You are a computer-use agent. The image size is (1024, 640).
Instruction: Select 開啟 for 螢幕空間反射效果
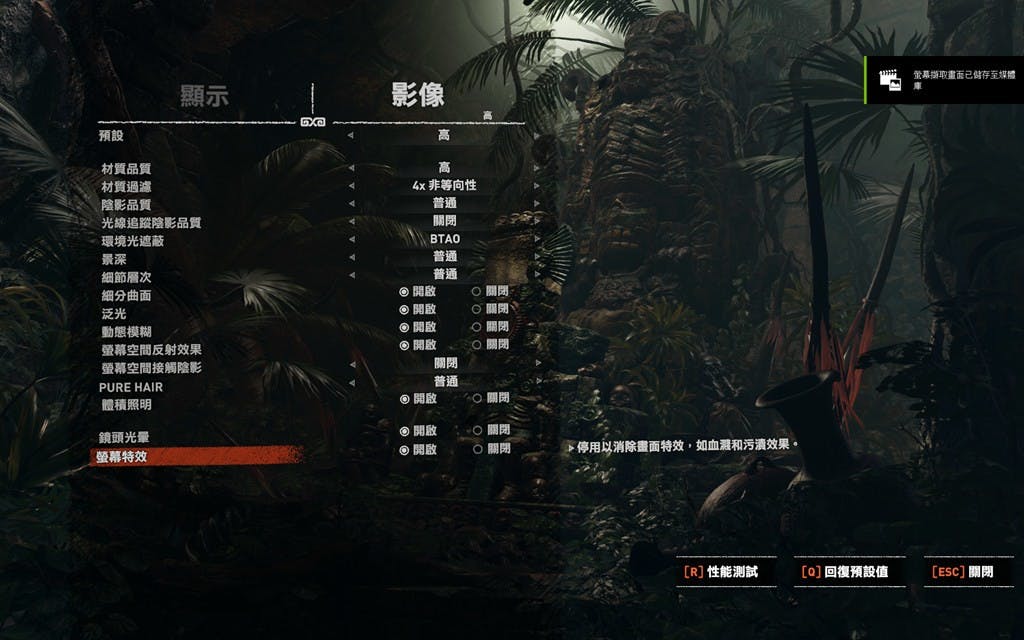pyautogui.click(x=418, y=345)
